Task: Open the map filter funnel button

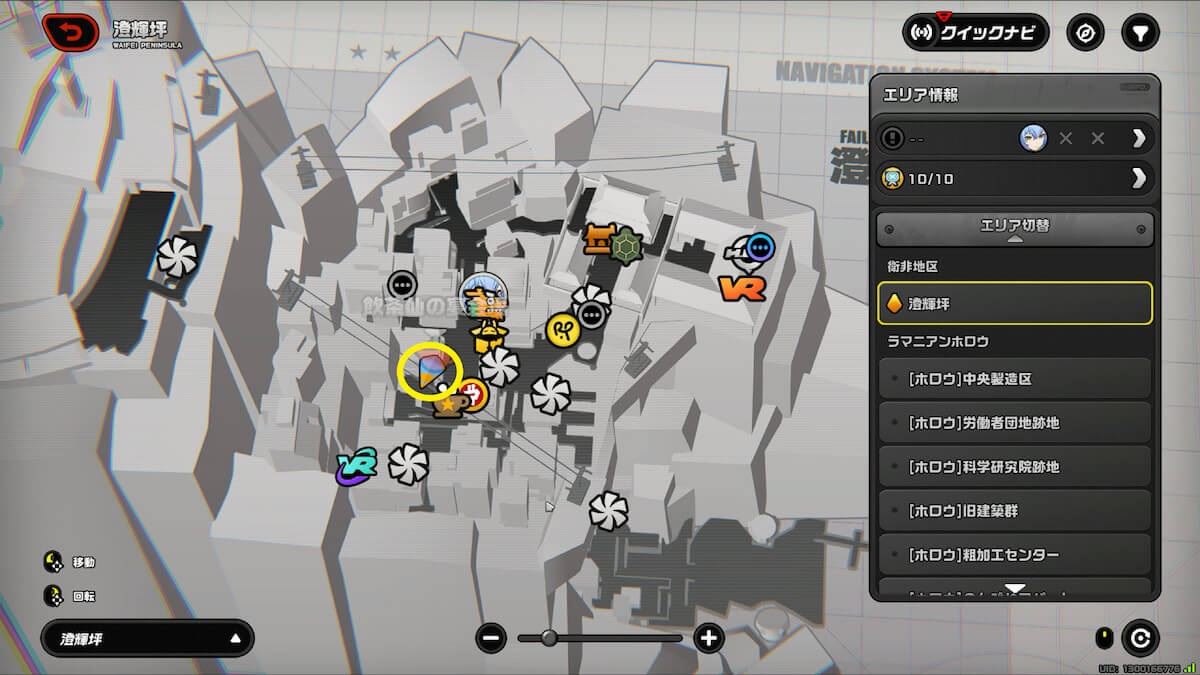Action: click(1139, 33)
